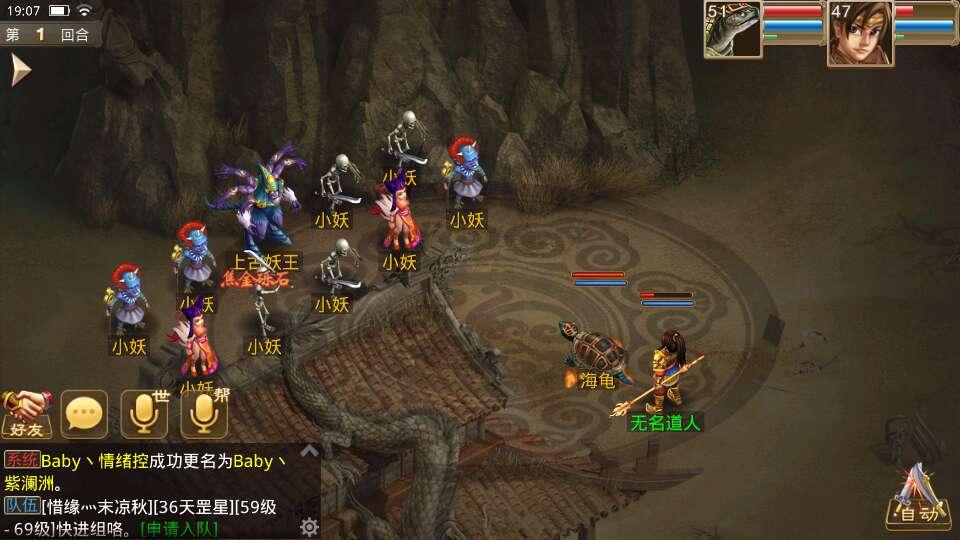Expand the chat log with up arrow
Viewport: 960px width, 540px height.
click(310, 452)
